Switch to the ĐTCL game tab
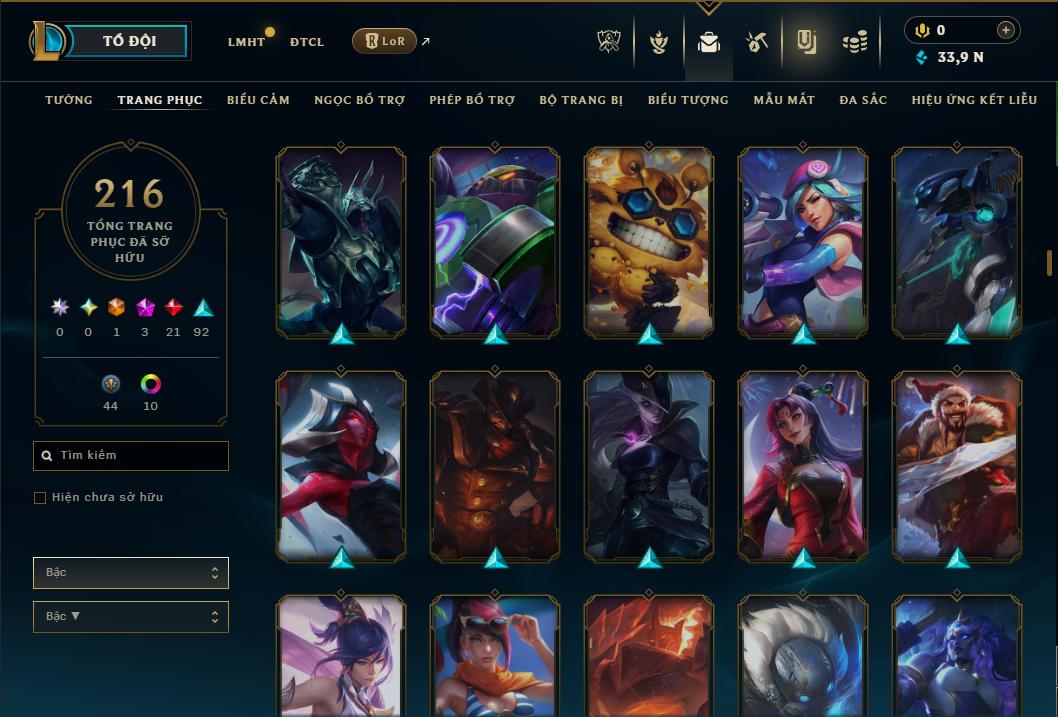Image resolution: width=1058 pixels, height=717 pixels. 307,42
